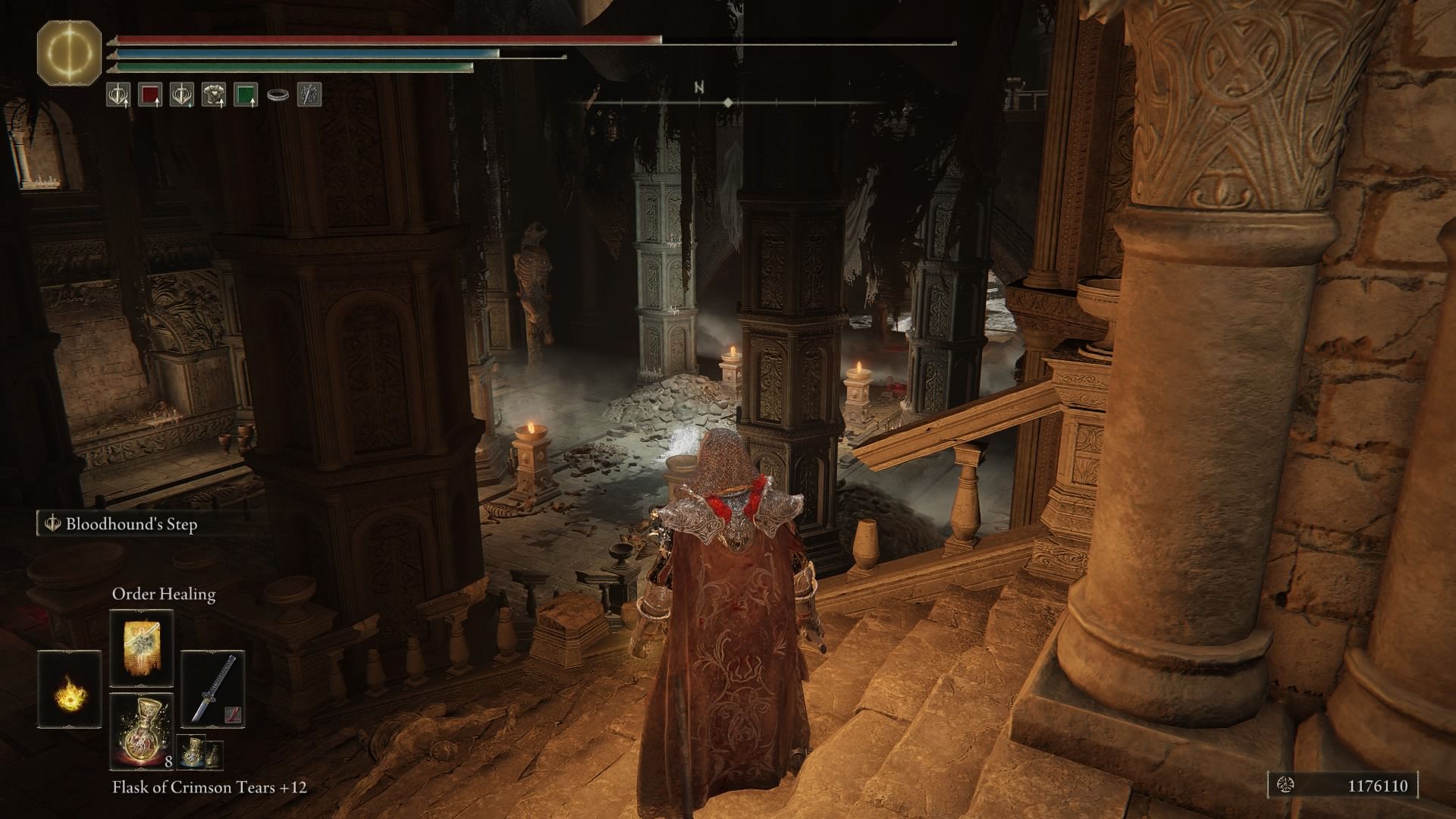The width and height of the screenshot is (1456, 819).
Task: Click the ring status effect icon
Action: [x=278, y=95]
